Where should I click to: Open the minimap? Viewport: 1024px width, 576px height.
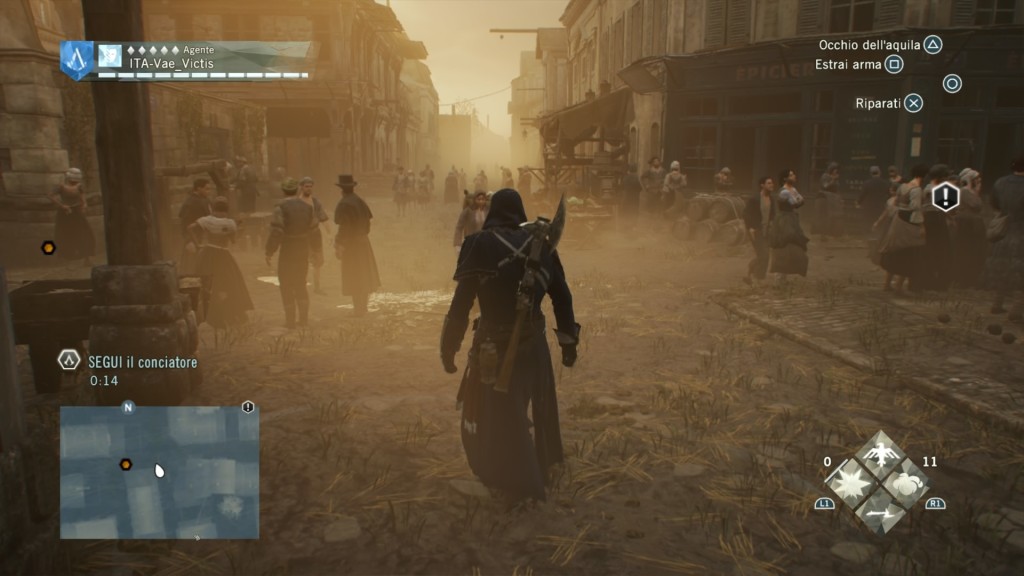tap(159, 472)
